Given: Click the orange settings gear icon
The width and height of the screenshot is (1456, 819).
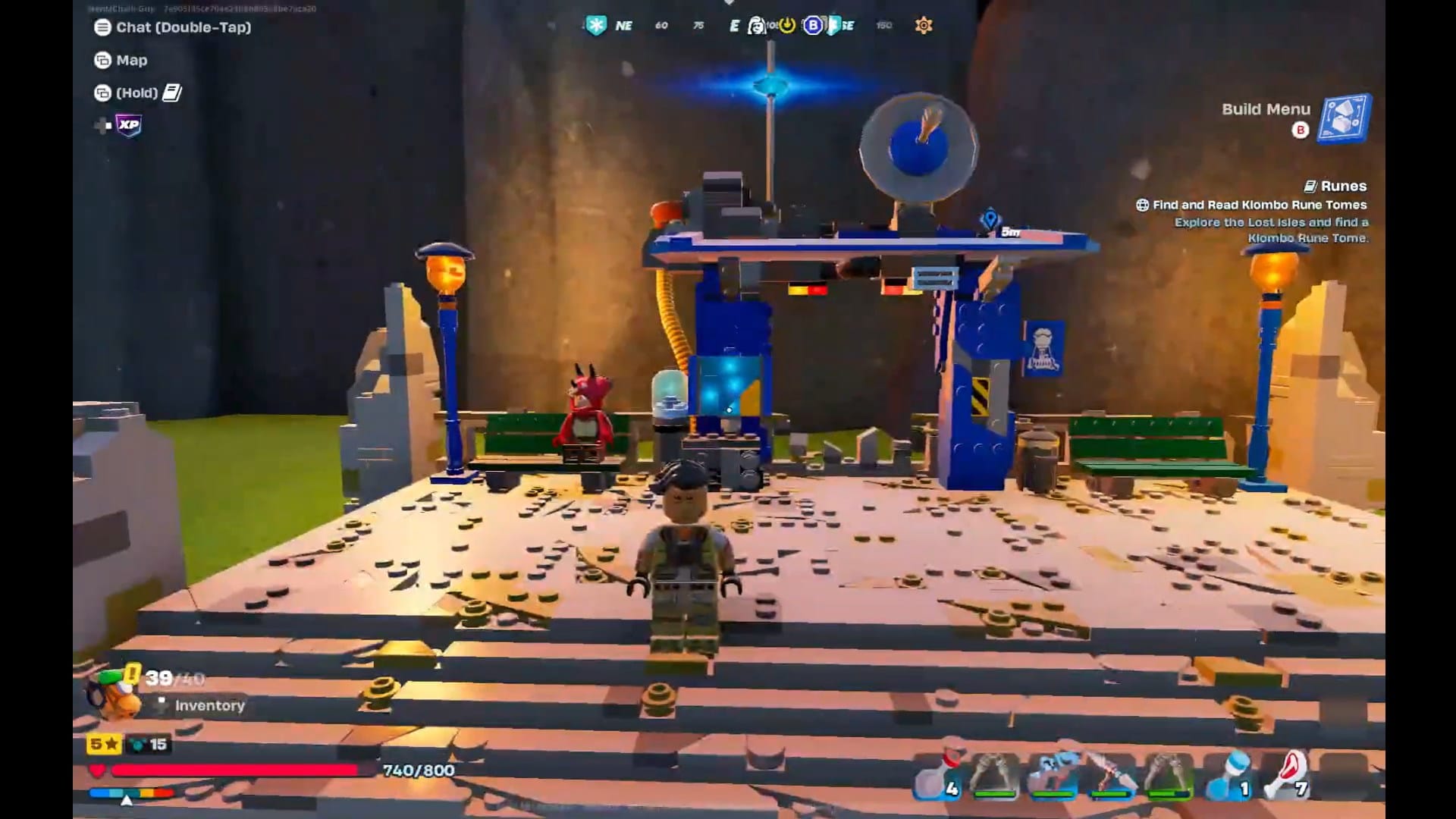Looking at the screenshot, I should coord(922,26).
